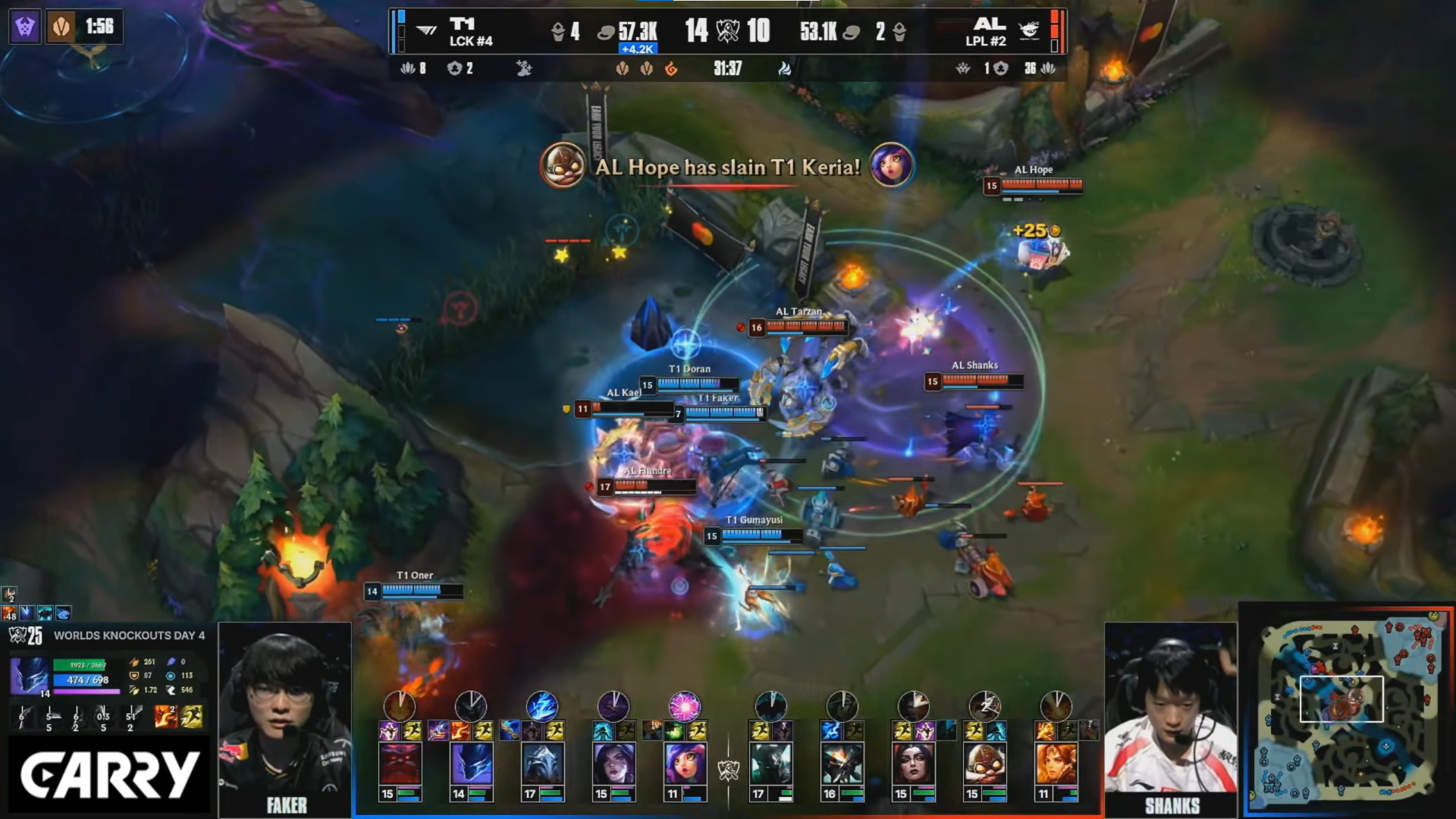Click the T1 team logo in scoreboard
Screen dimensions: 1456x819
coord(427,31)
